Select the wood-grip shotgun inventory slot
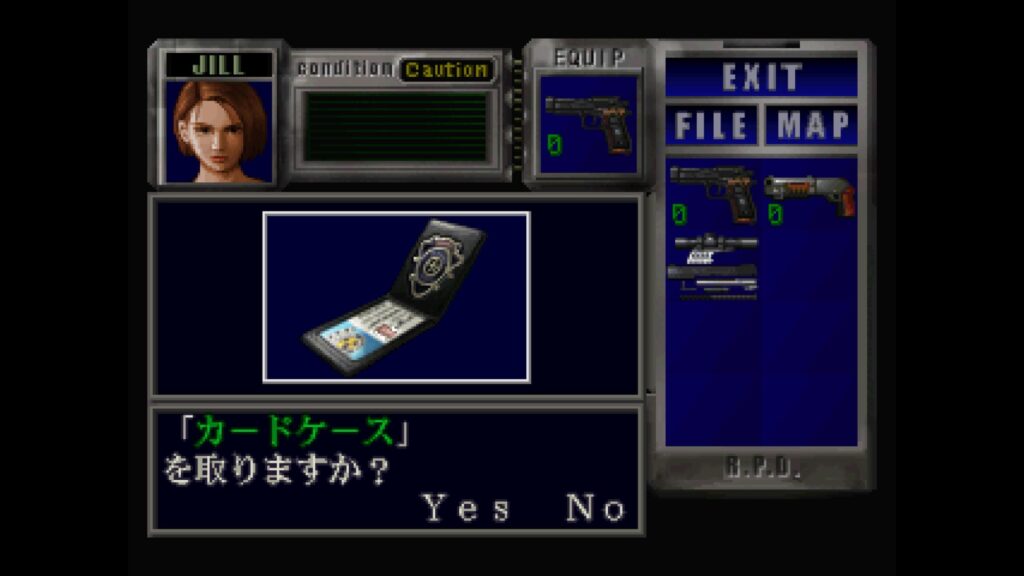Screen dimensions: 1024x576 810,194
